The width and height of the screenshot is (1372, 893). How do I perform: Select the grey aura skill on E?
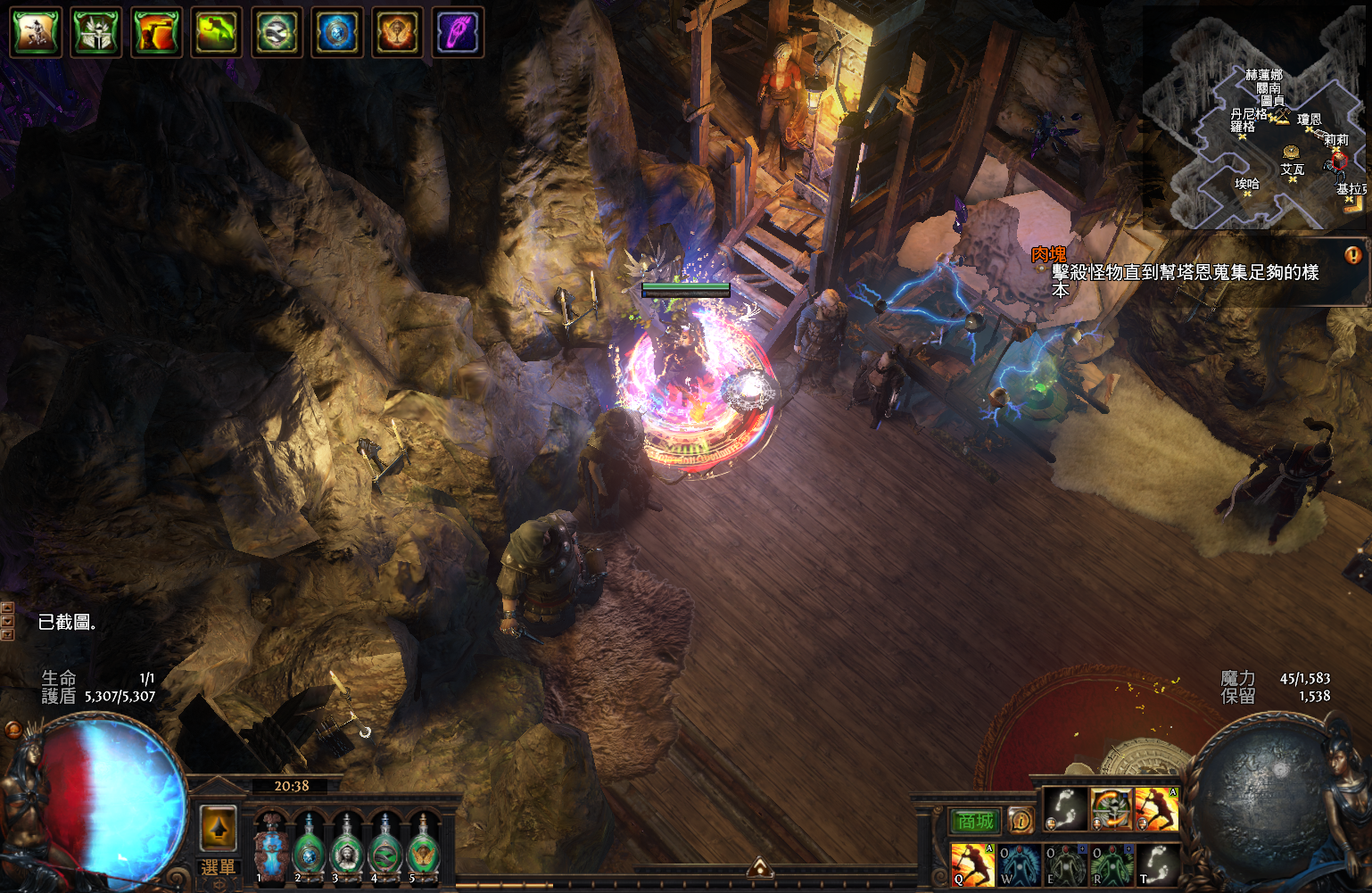tap(1065, 864)
